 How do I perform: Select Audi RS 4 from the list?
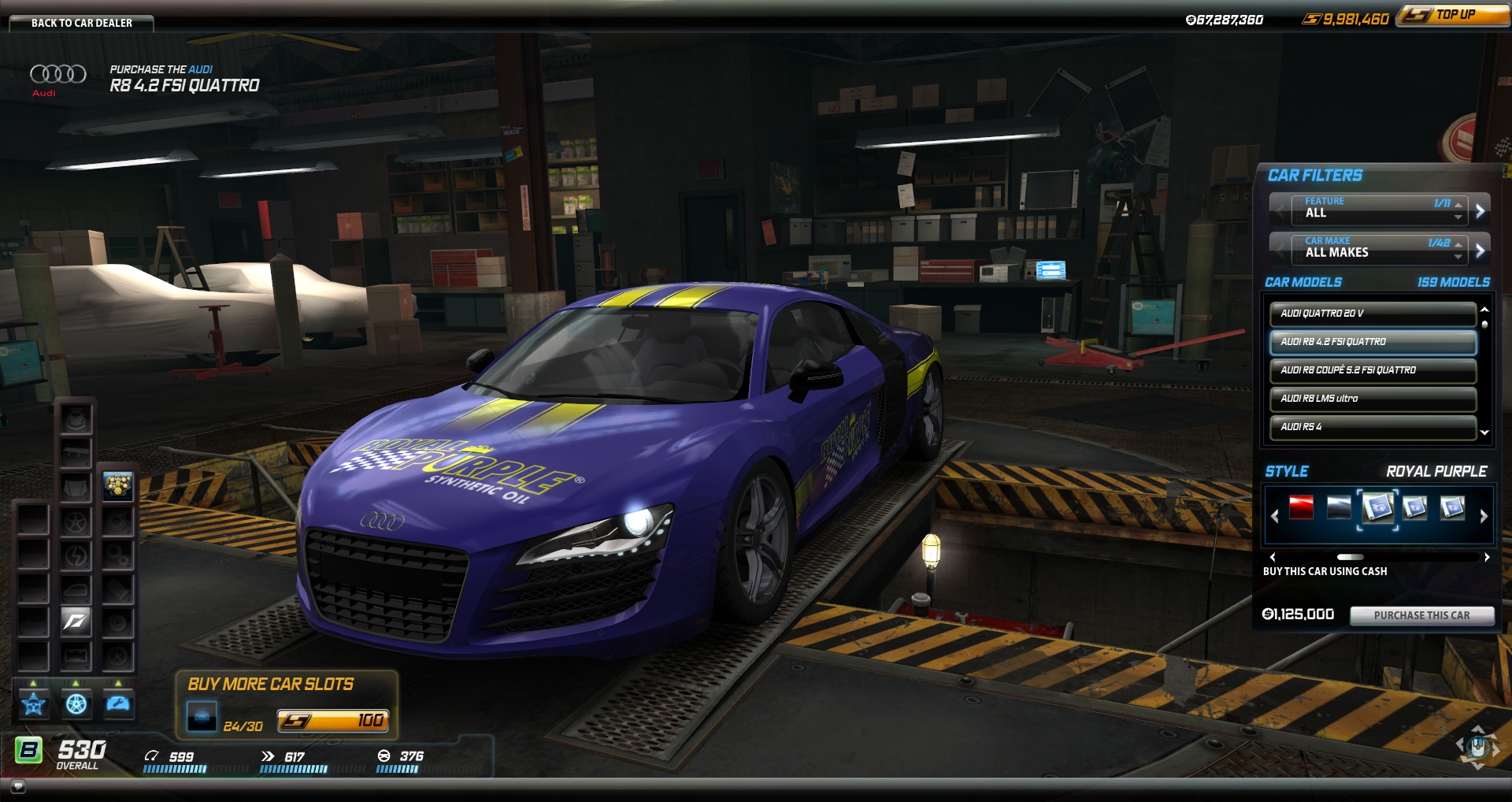click(1372, 427)
